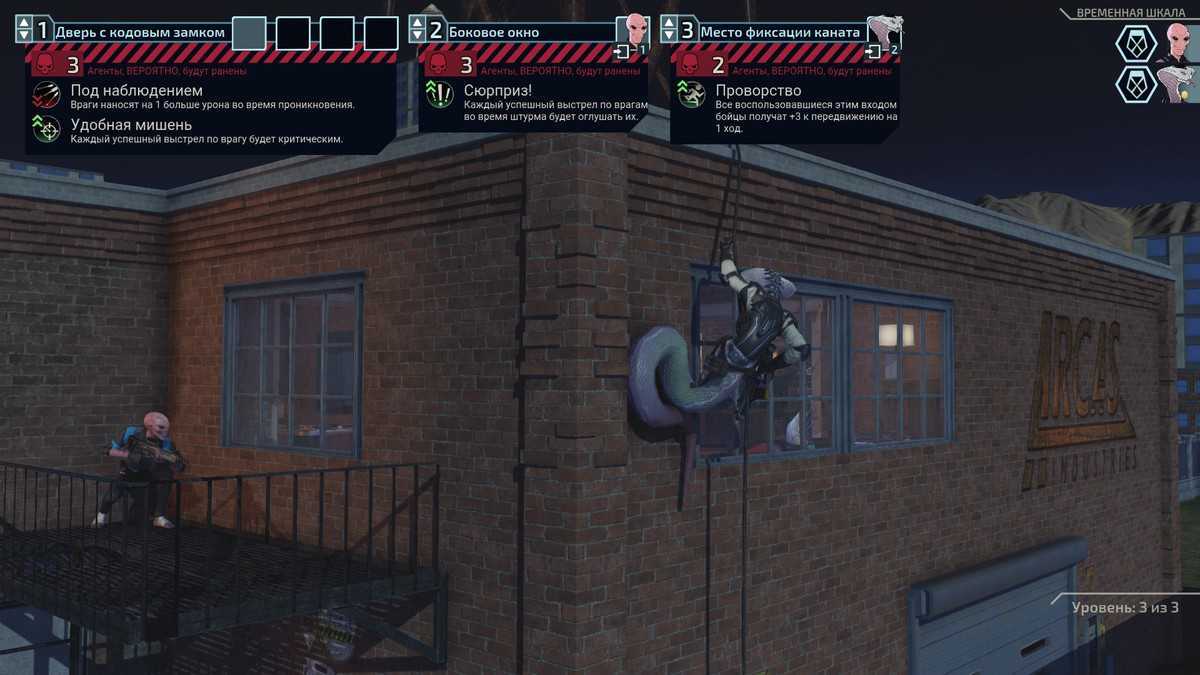Select the "Боковое окно" breach point header
Viewport: 1200px width, 675px height.
(x=494, y=32)
